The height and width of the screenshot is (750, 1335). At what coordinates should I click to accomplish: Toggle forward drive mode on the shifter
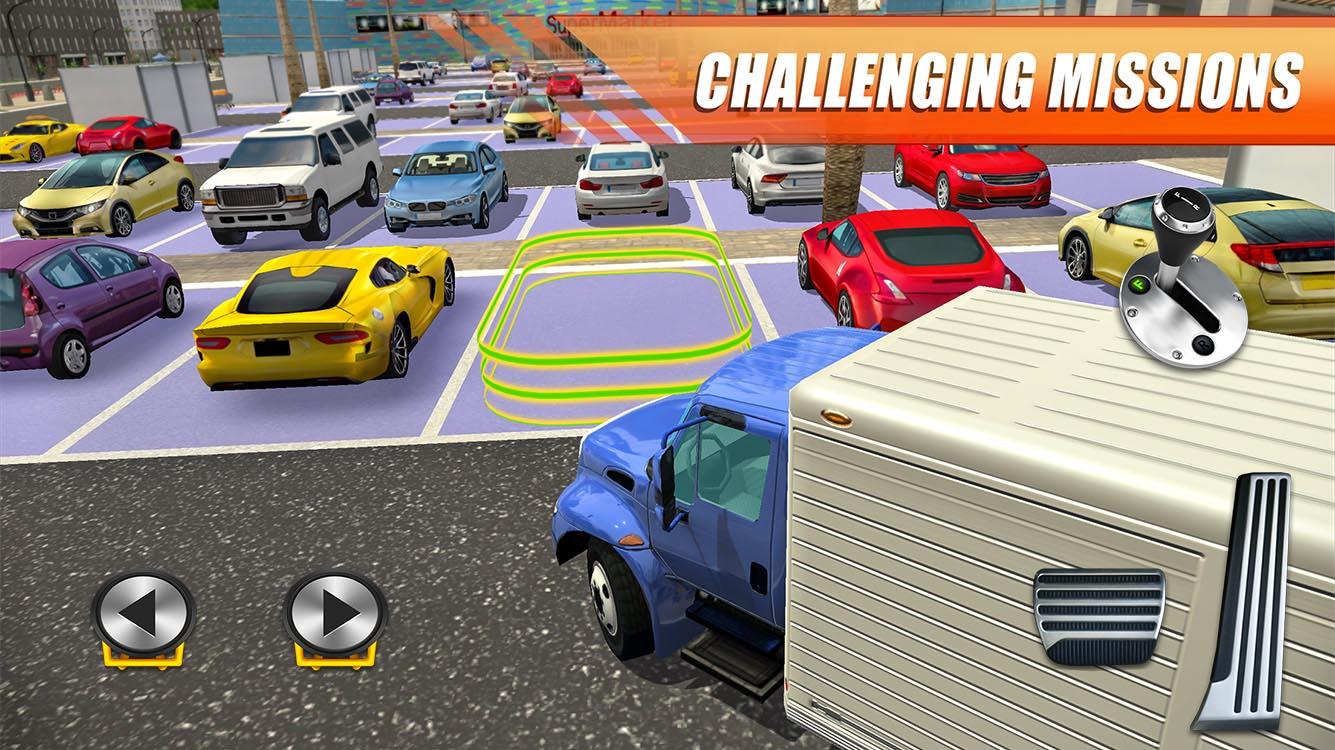point(1139,283)
